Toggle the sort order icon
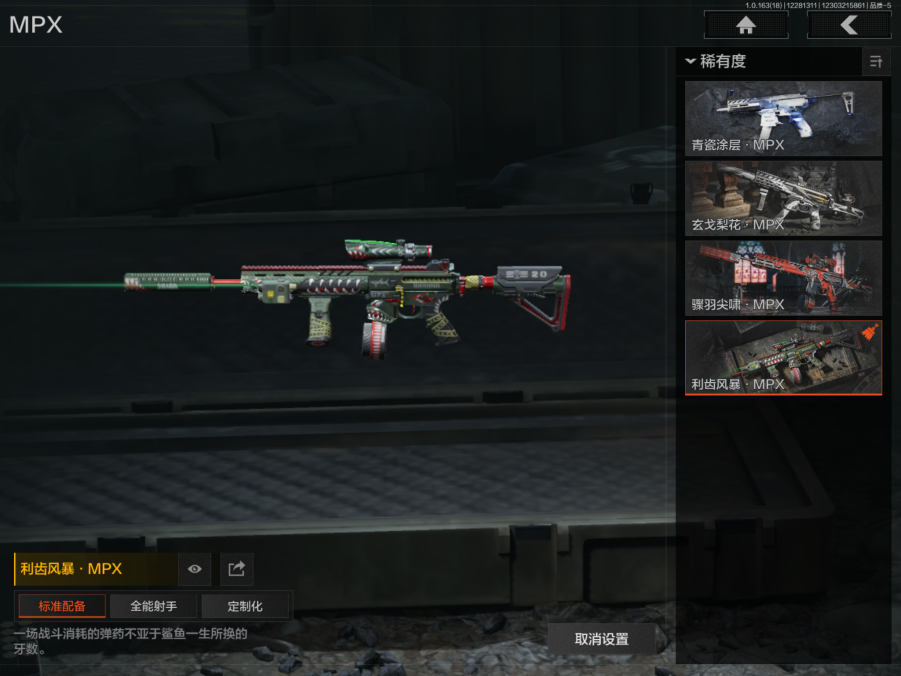The image size is (901, 676). click(876, 62)
